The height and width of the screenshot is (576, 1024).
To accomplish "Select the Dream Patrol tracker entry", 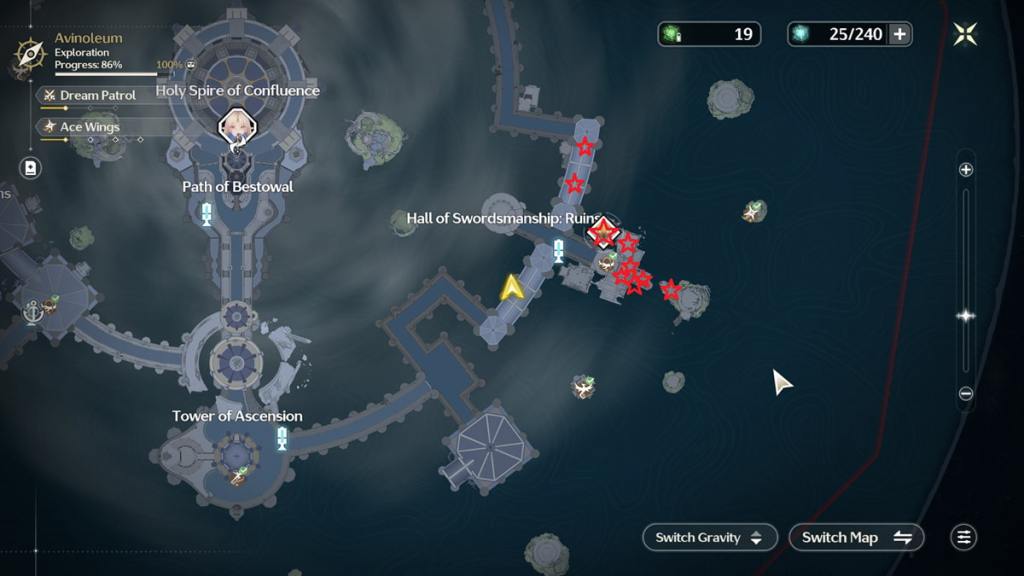I will (x=97, y=95).
